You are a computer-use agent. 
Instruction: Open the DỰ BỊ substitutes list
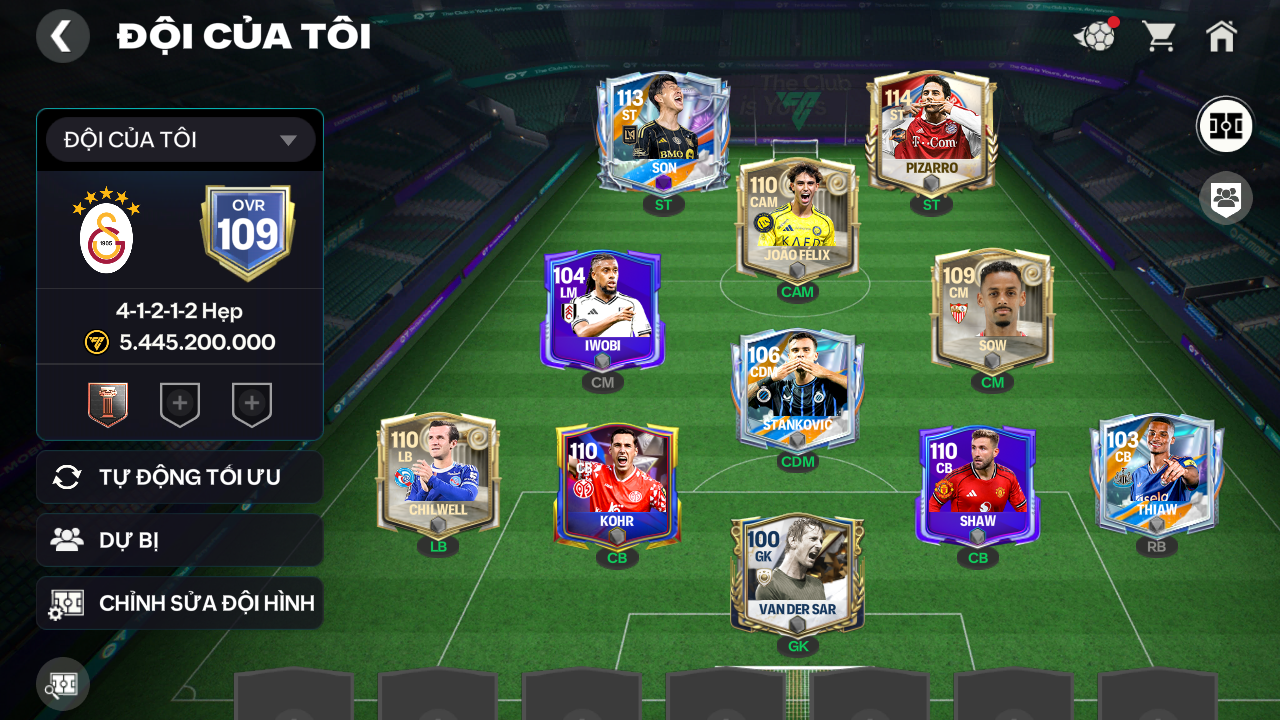(x=180, y=540)
